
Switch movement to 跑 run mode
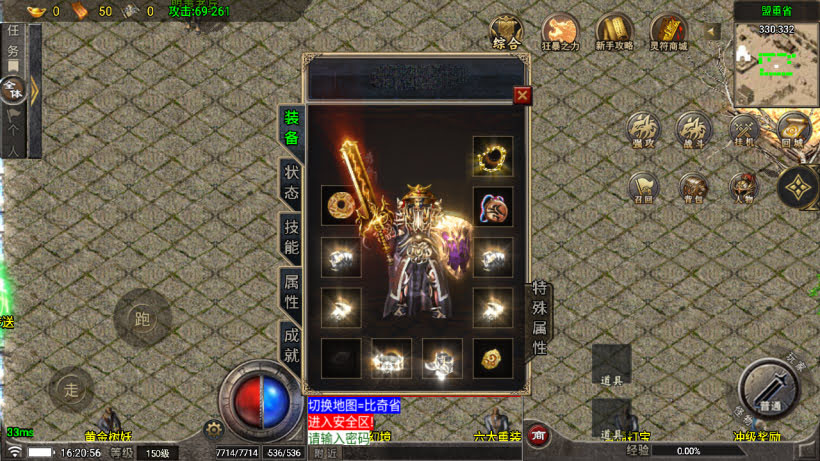coord(141,318)
